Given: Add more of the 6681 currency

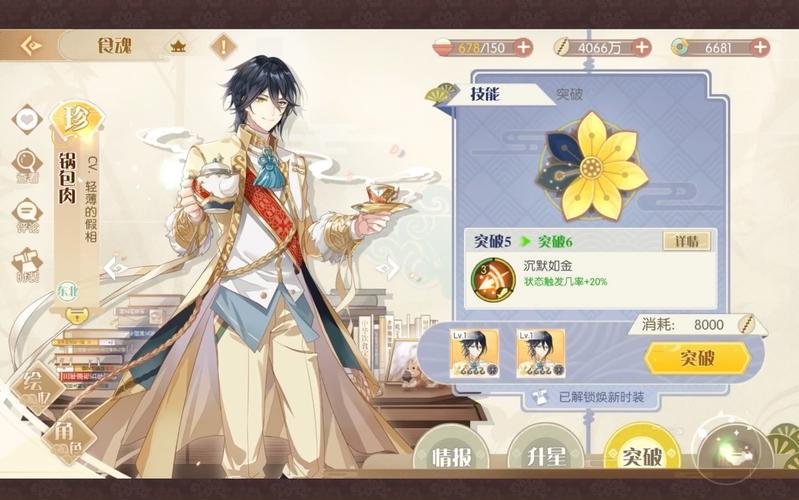Looking at the screenshot, I should [x=760, y=47].
